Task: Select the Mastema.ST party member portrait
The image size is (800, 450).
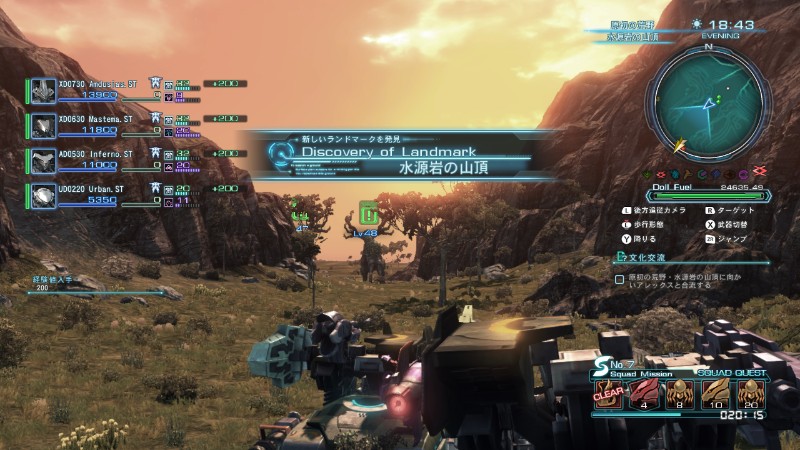Action: pos(43,125)
